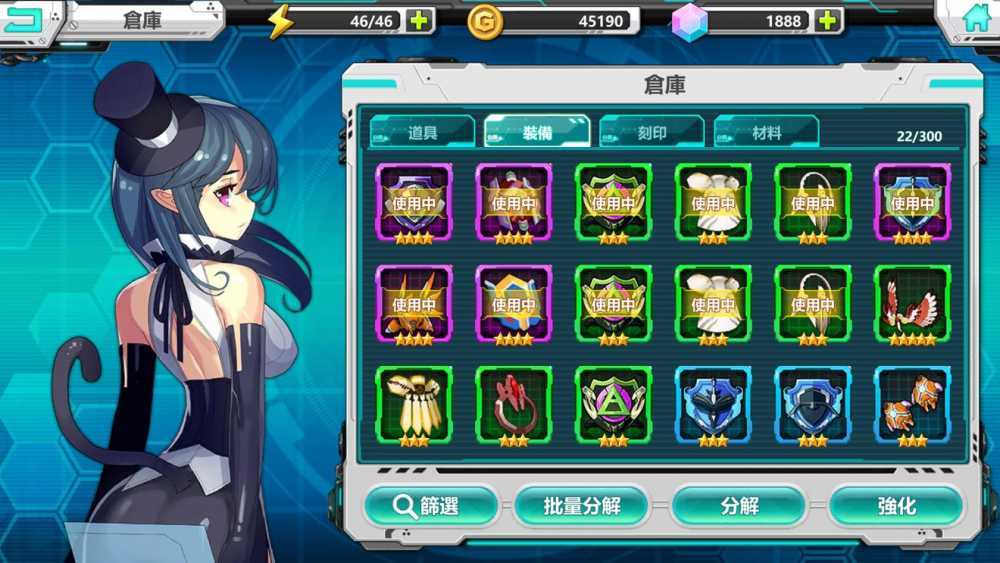Click the 強化 enhance button
This screenshot has width=1000, height=563.
pos(895,506)
